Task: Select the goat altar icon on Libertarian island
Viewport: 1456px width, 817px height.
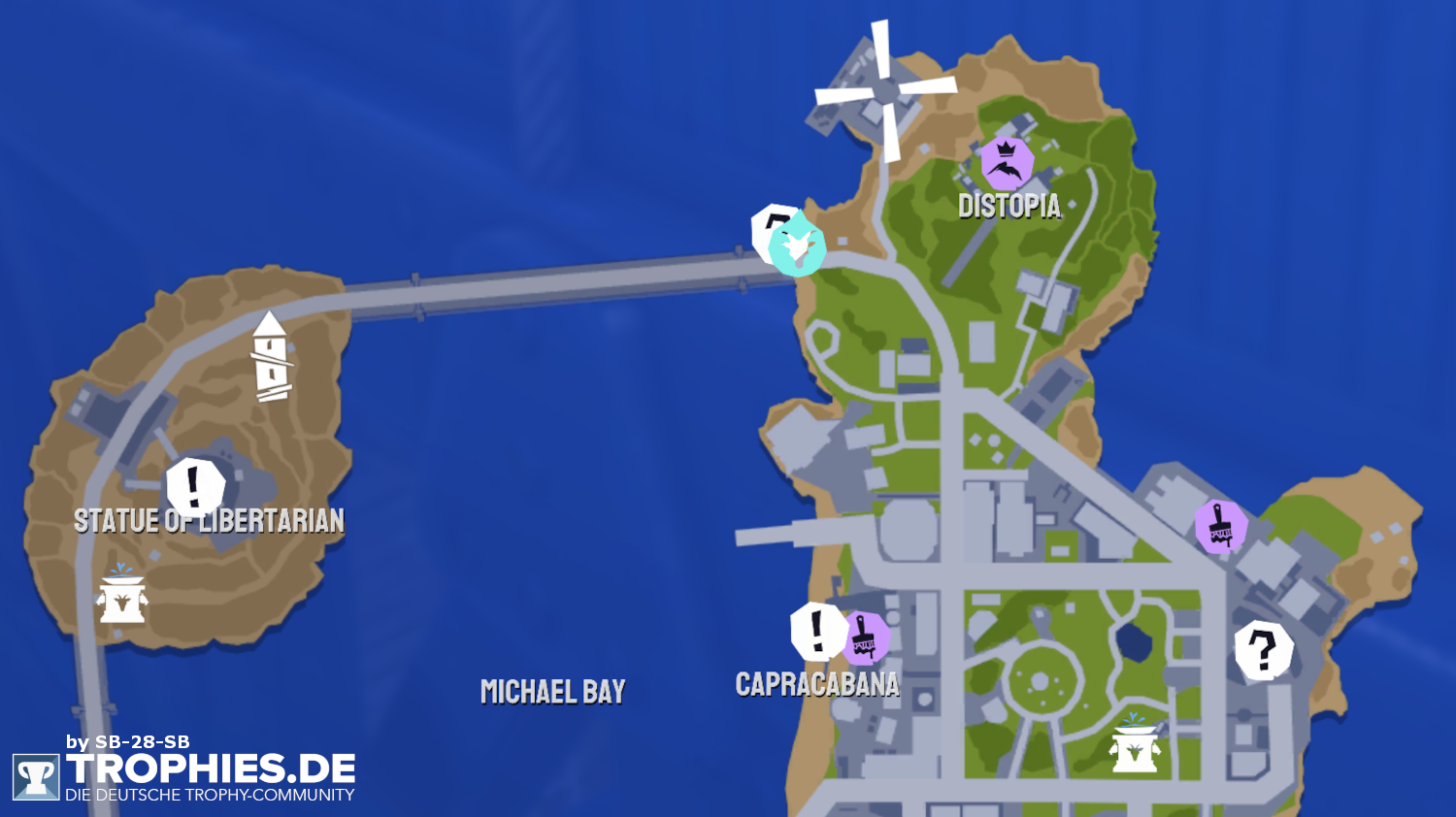Action: tap(122, 597)
